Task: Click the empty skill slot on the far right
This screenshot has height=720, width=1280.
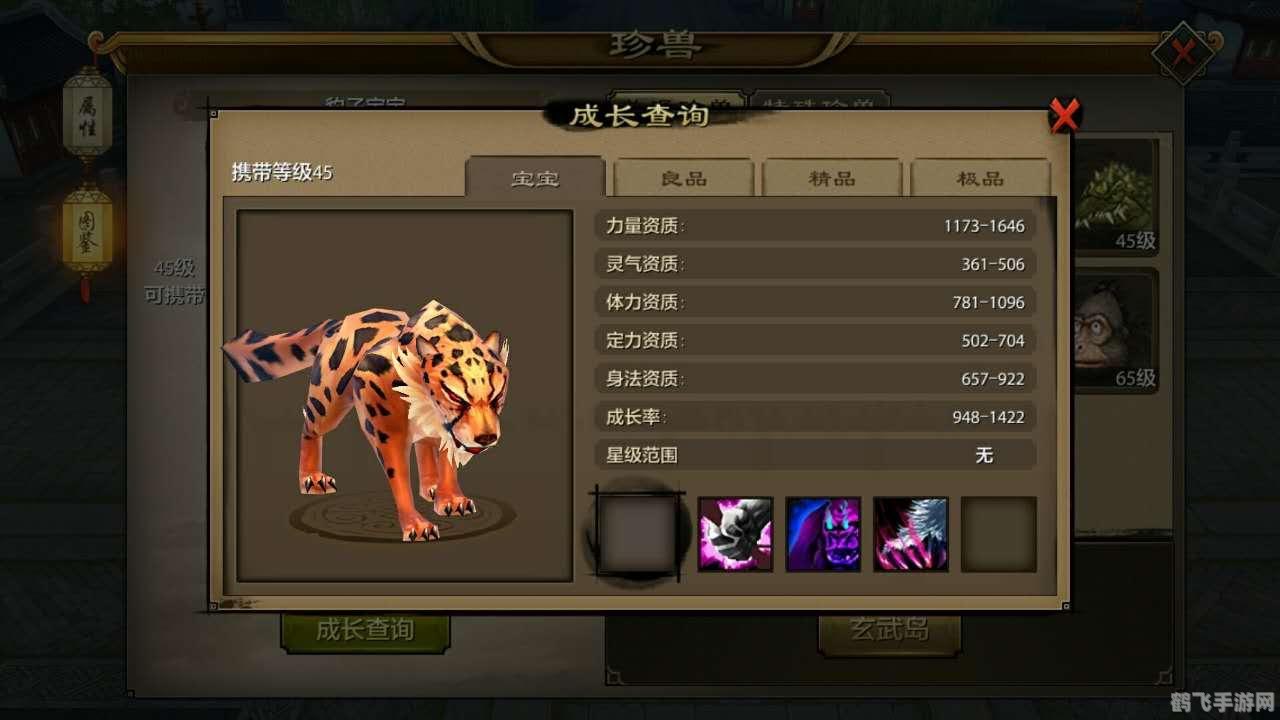Action: [997, 533]
